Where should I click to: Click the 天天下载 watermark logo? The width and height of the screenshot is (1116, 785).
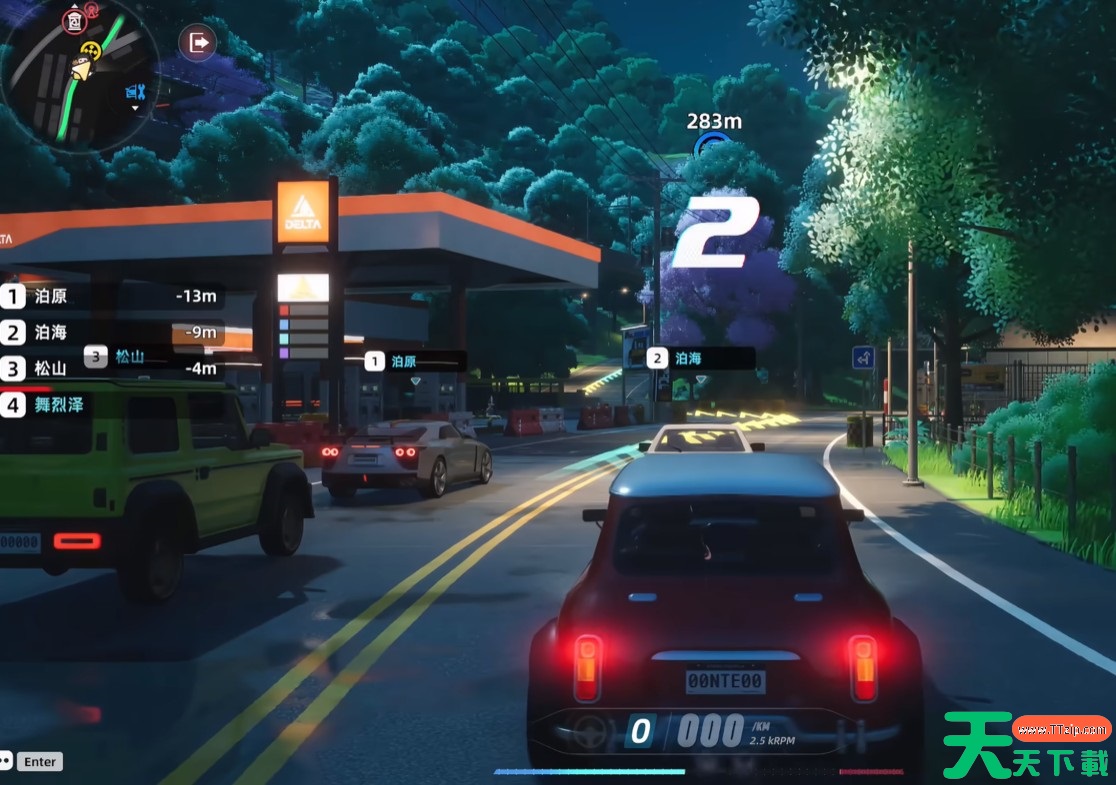coord(1027,745)
